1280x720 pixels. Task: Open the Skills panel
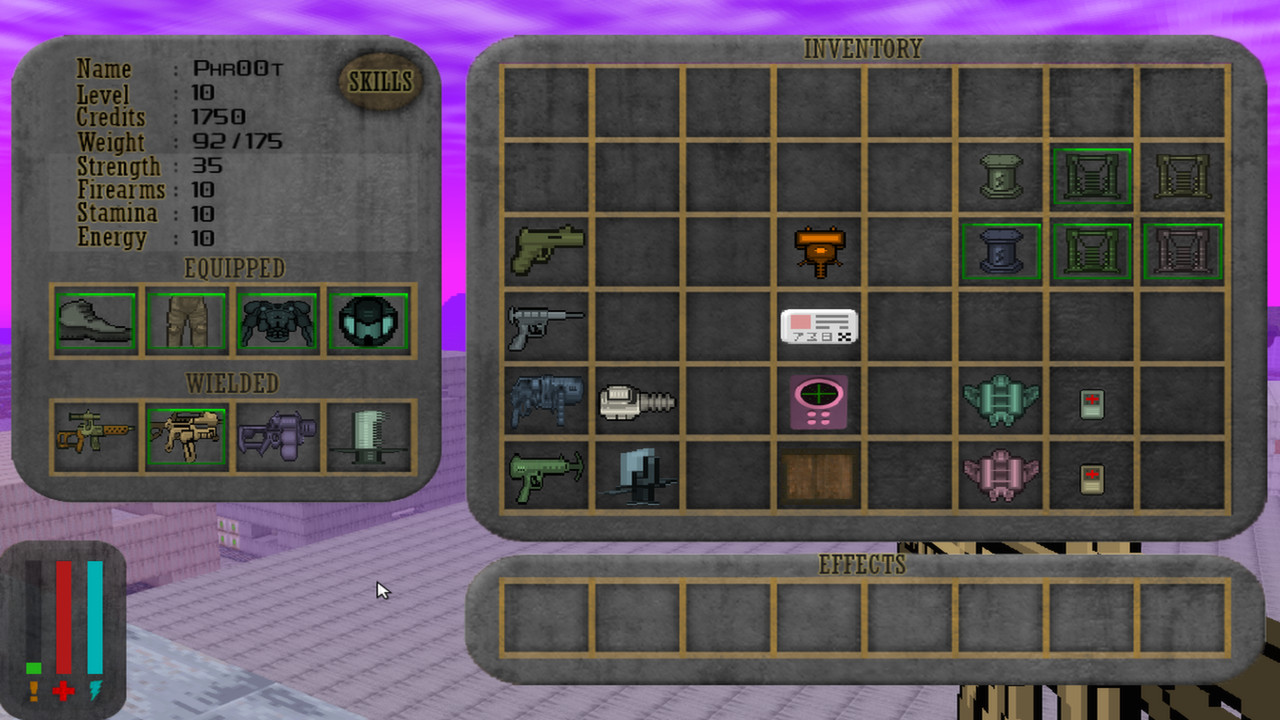tap(380, 82)
